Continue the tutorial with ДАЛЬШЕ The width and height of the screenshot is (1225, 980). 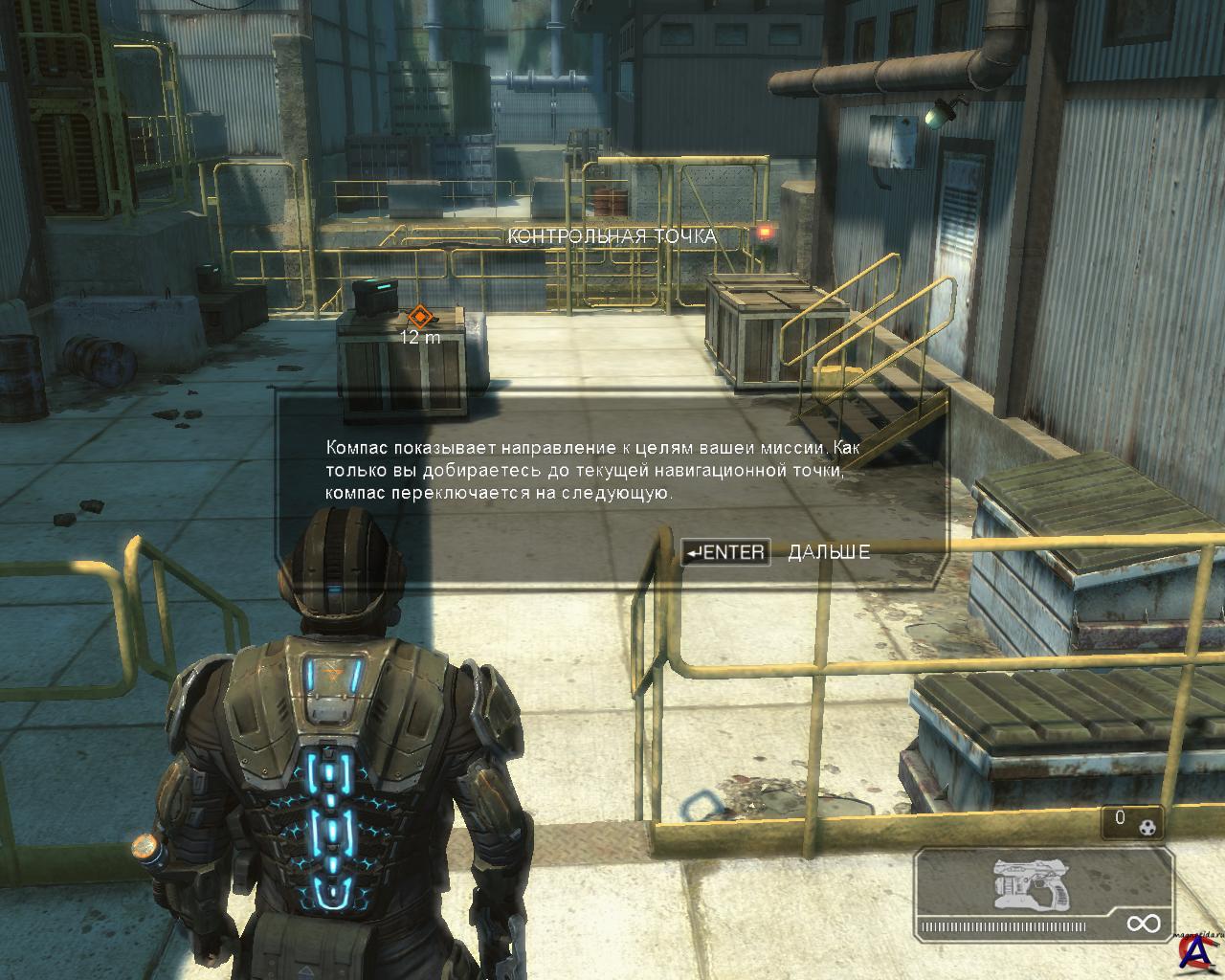click(x=828, y=552)
